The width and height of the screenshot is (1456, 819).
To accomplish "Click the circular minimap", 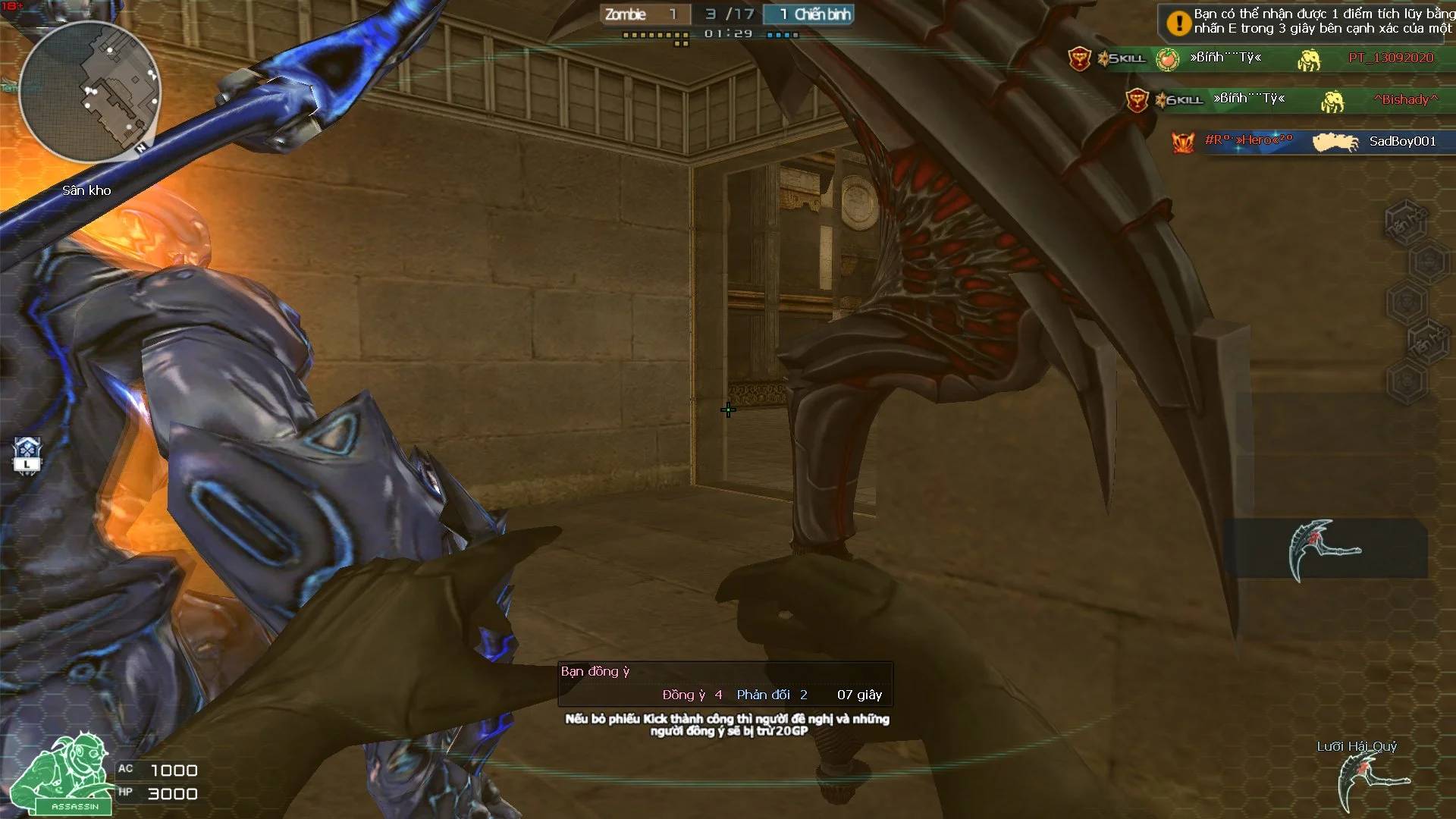I will click(x=89, y=92).
